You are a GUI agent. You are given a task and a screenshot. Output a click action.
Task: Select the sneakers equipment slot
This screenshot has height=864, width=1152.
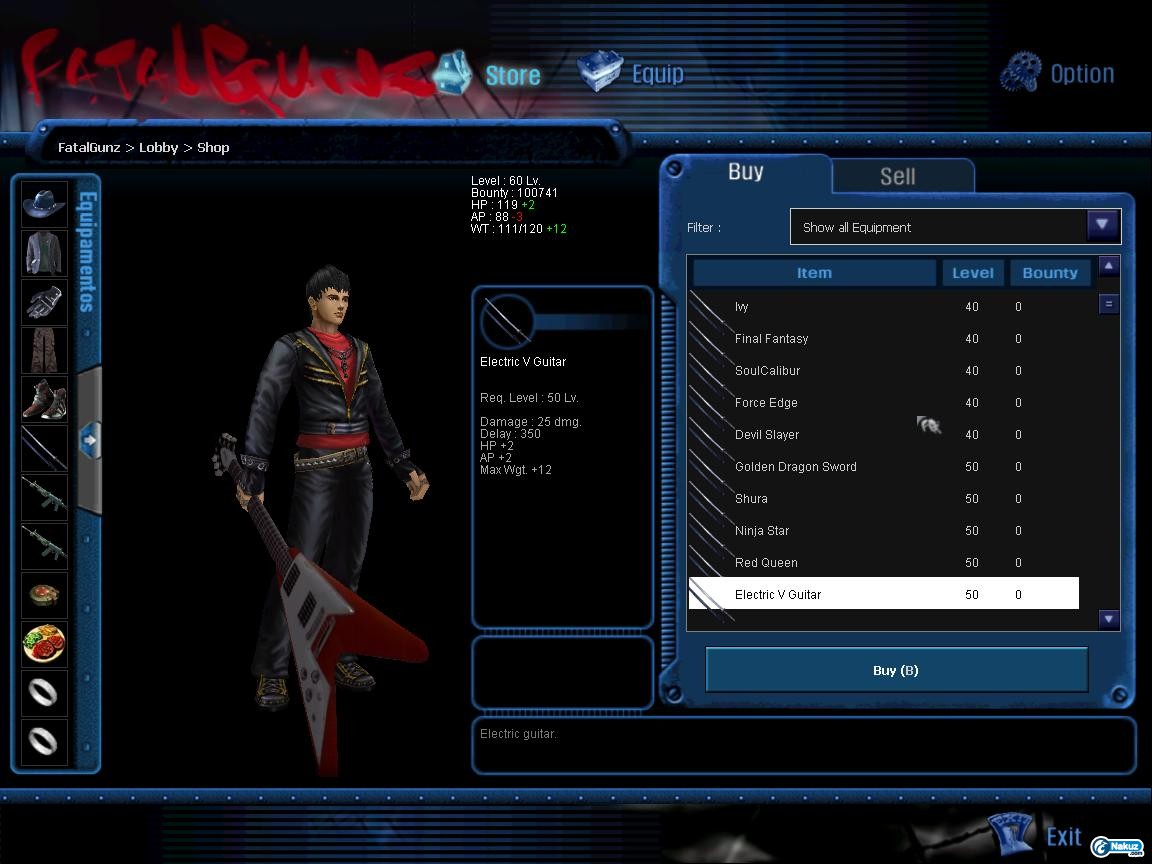click(x=44, y=399)
